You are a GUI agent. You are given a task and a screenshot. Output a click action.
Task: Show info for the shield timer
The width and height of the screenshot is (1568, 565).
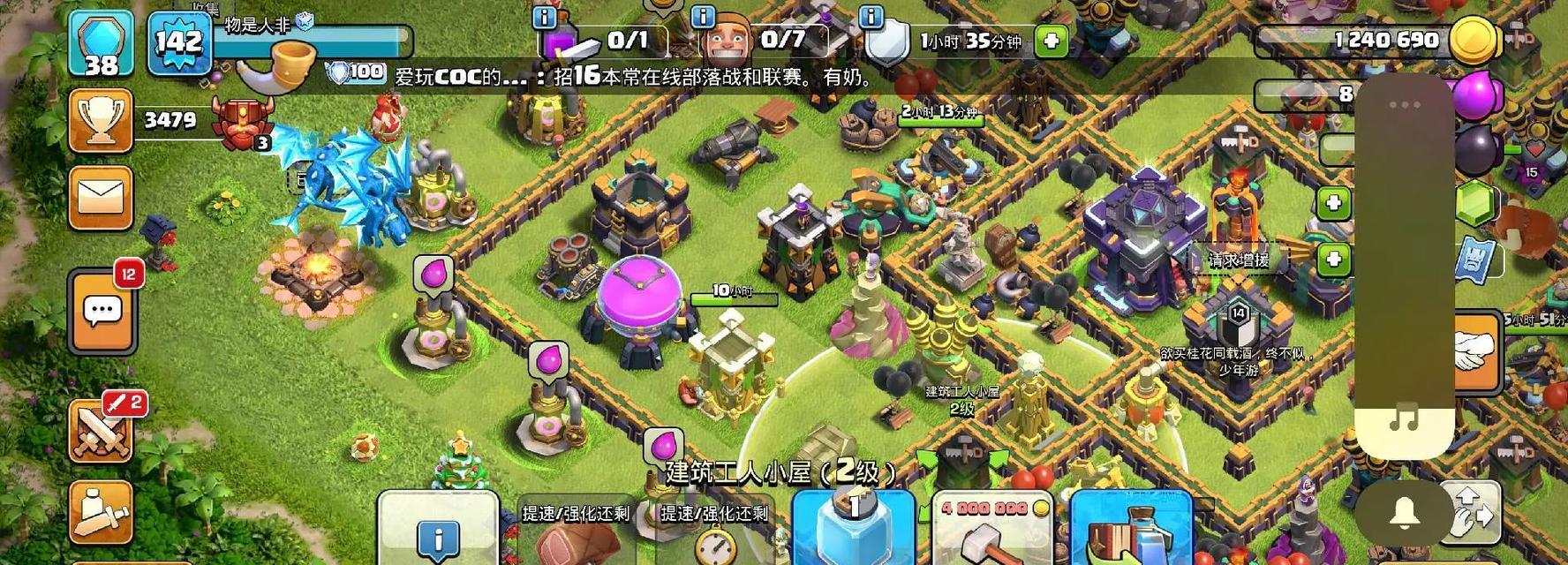click(871, 17)
